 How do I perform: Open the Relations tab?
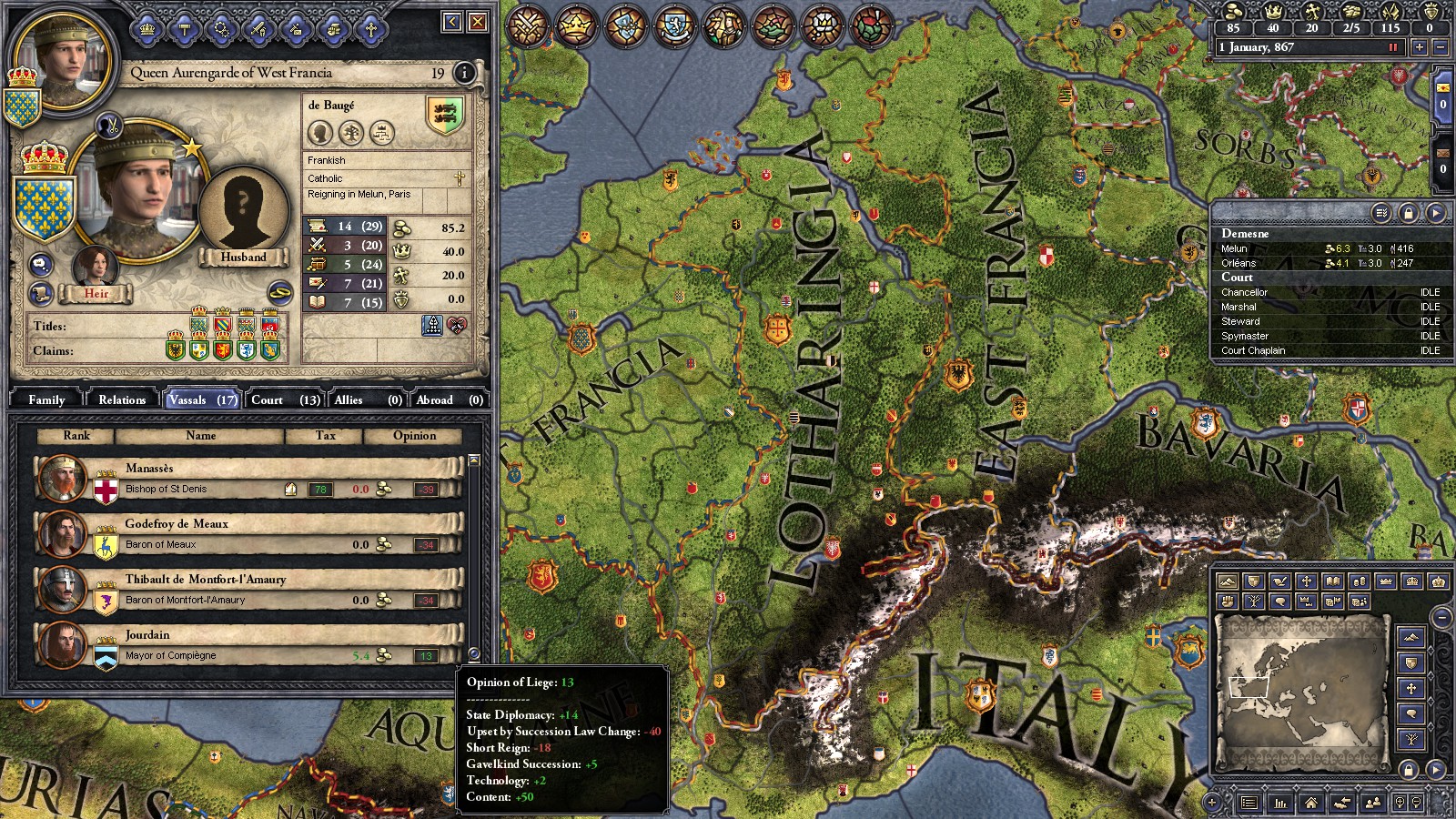tap(122, 399)
